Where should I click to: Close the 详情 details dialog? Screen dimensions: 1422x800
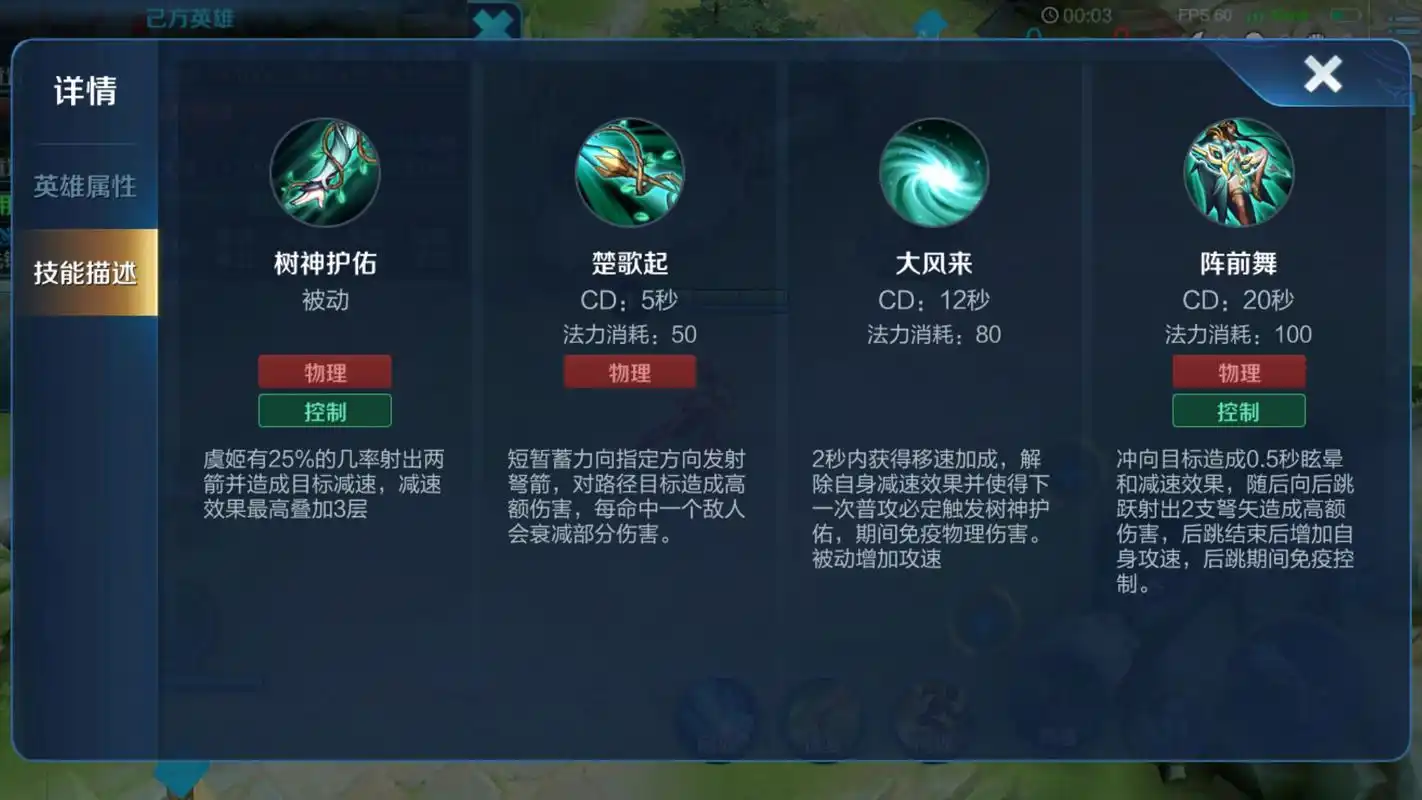[x=1322, y=73]
